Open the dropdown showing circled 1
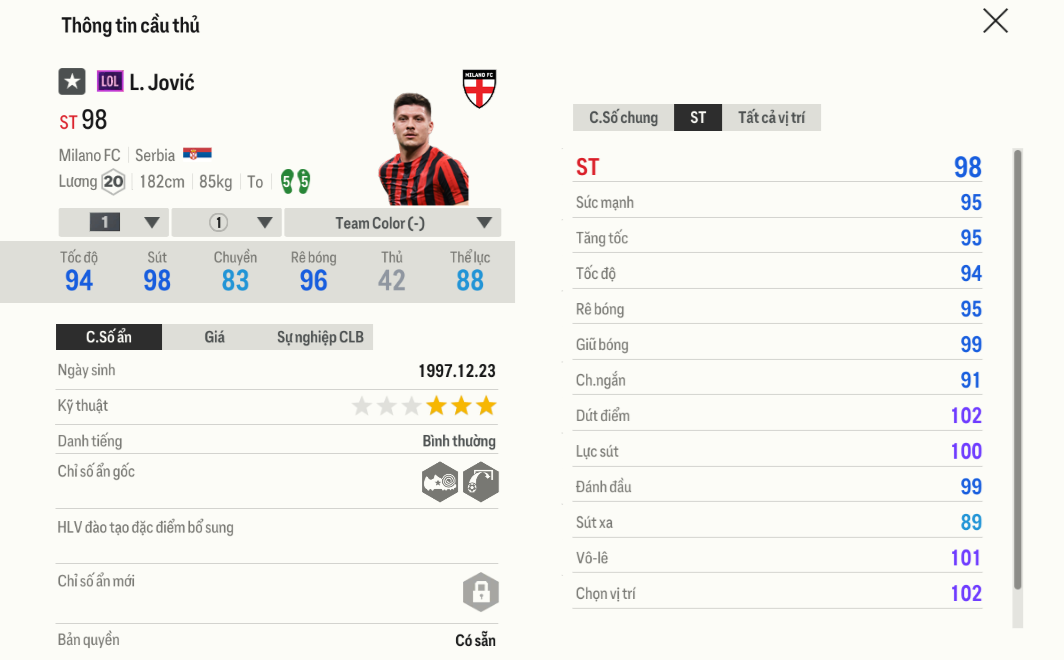Image resolution: width=1064 pixels, height=660 pixels. tap(227, 223)
